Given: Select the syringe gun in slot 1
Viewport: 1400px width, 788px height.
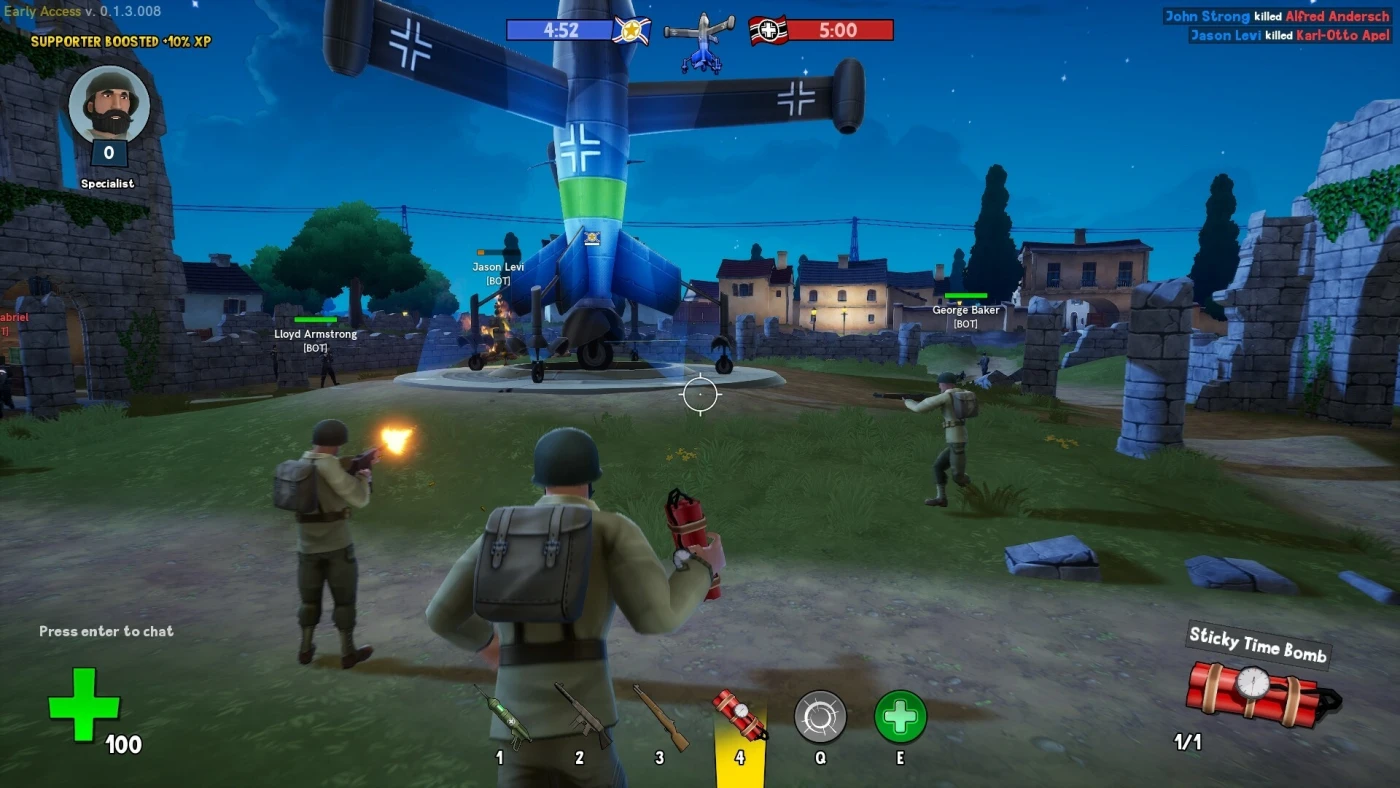Looking at the screenshot, I should (502, 716).
